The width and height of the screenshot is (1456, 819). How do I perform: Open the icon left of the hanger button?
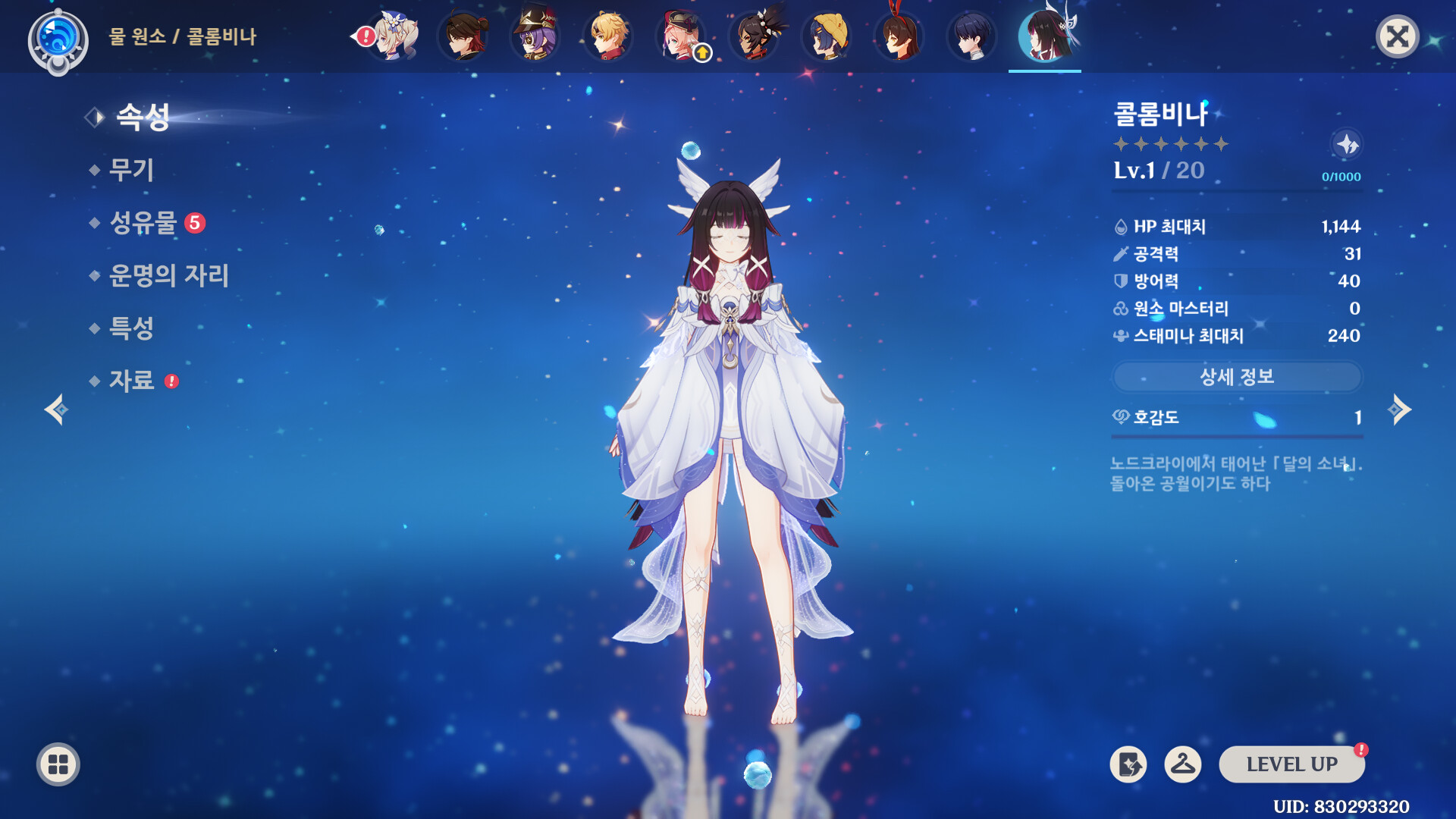tap(1128, 764)
